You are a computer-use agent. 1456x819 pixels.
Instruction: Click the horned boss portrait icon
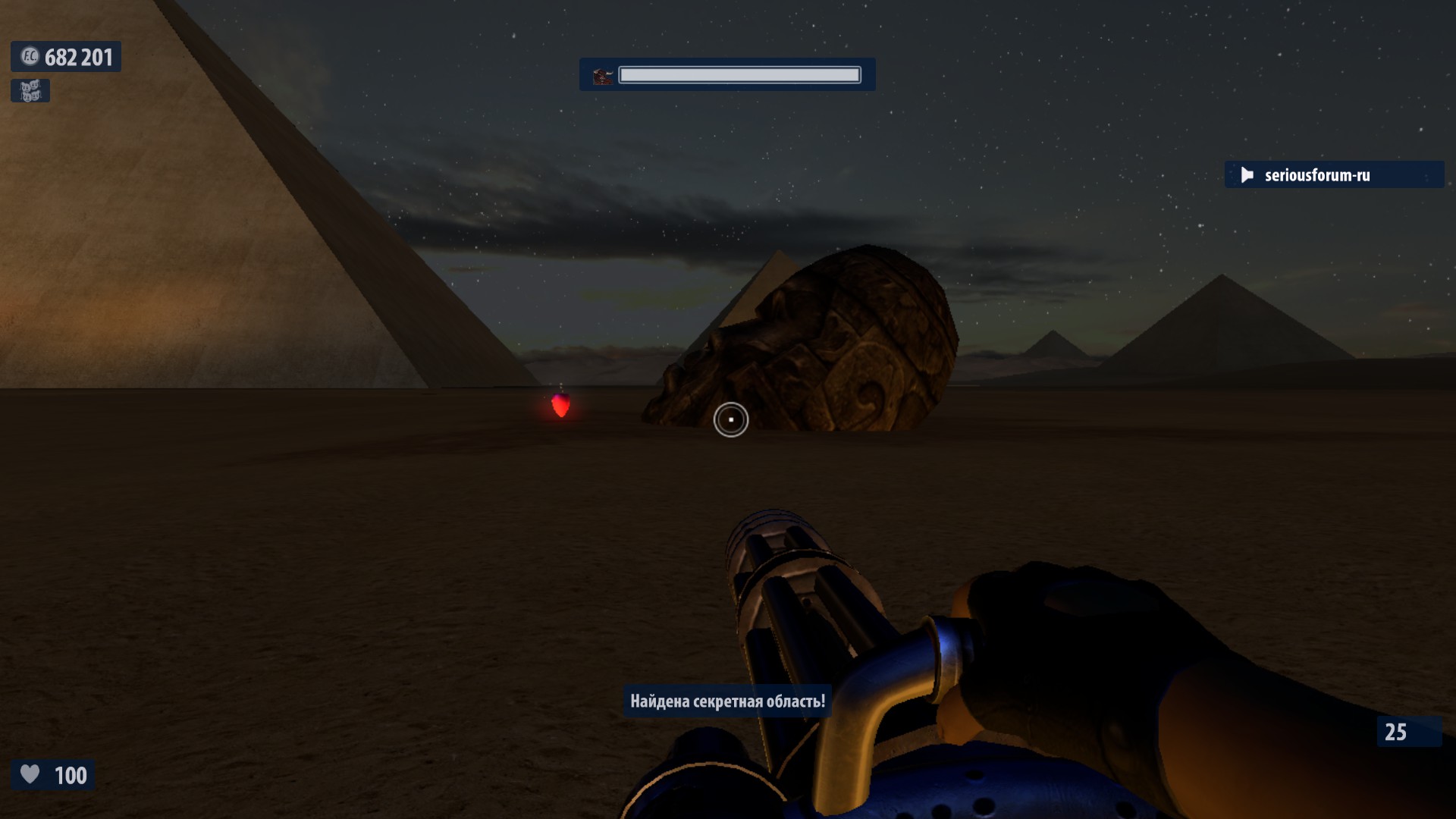click(x=603, y=76)
